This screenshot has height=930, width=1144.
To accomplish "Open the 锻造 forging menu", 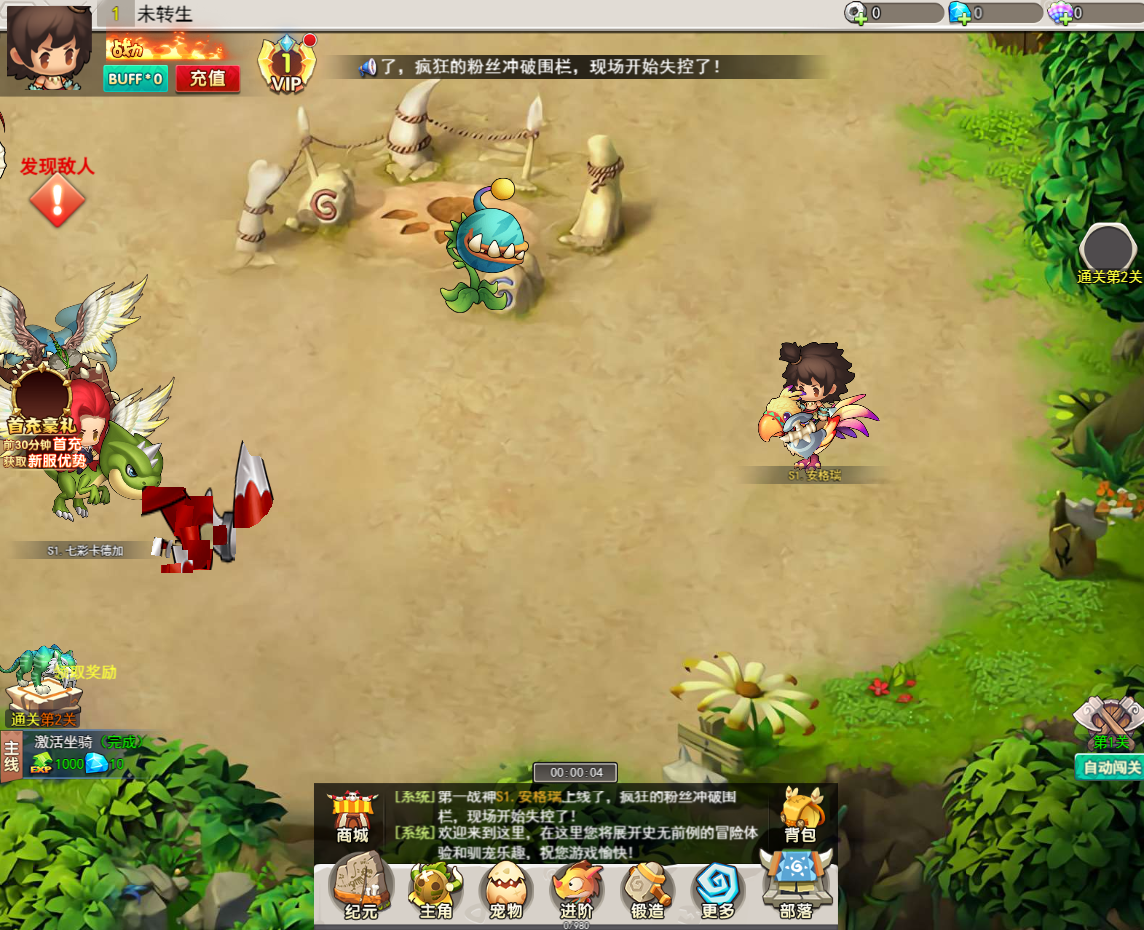I will [647, 887].
